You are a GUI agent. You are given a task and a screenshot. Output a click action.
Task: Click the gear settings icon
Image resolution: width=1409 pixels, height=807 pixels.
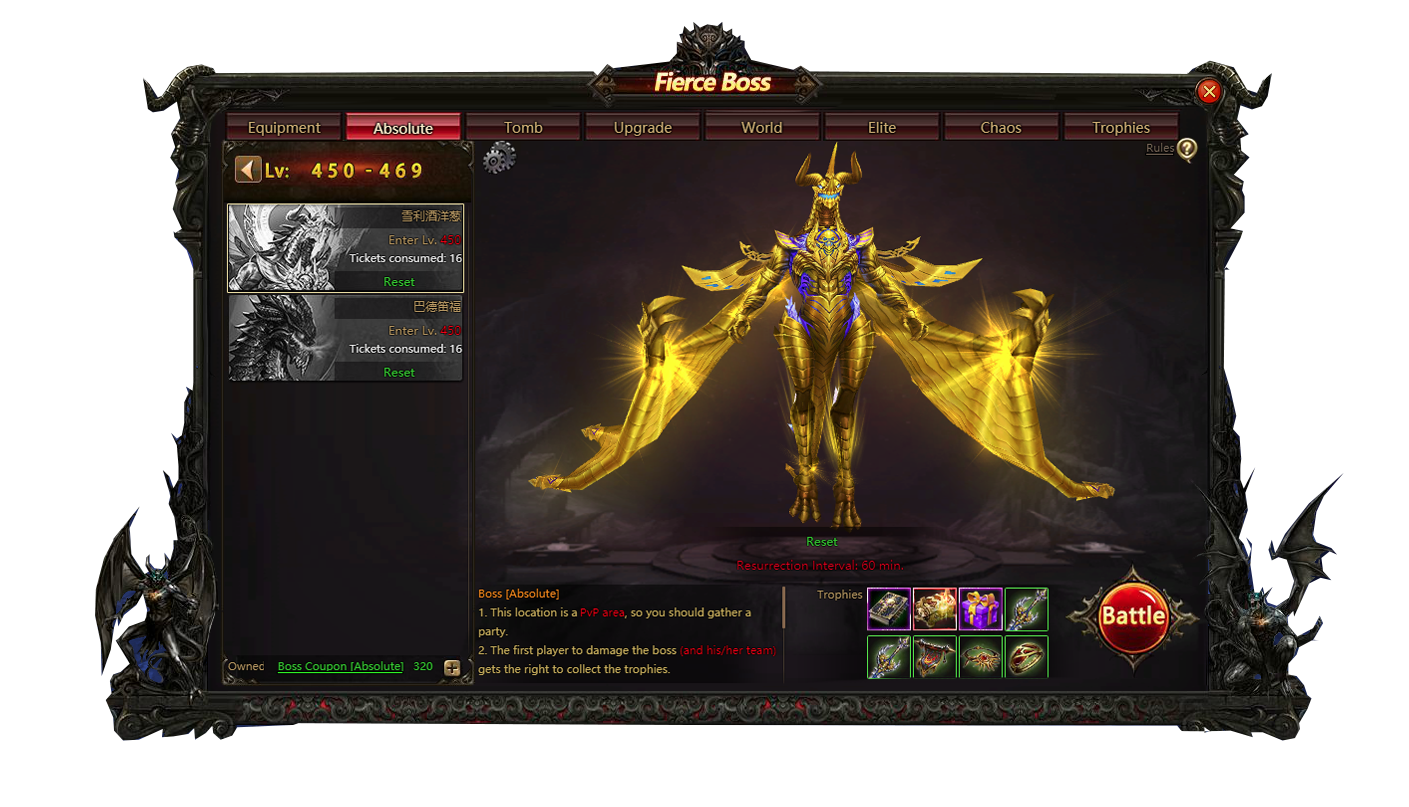(498, 157)
